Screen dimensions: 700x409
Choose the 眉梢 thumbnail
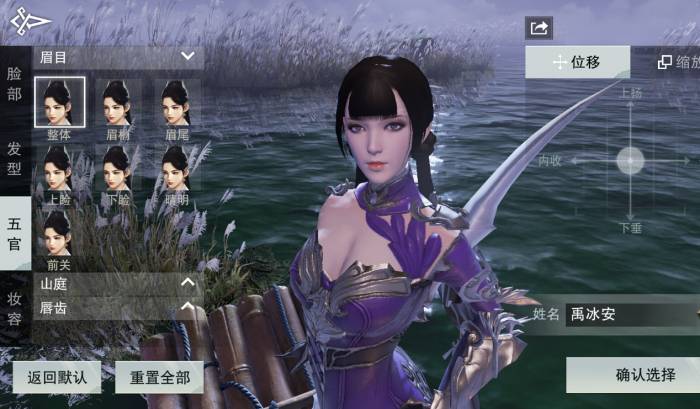(117, 104)
